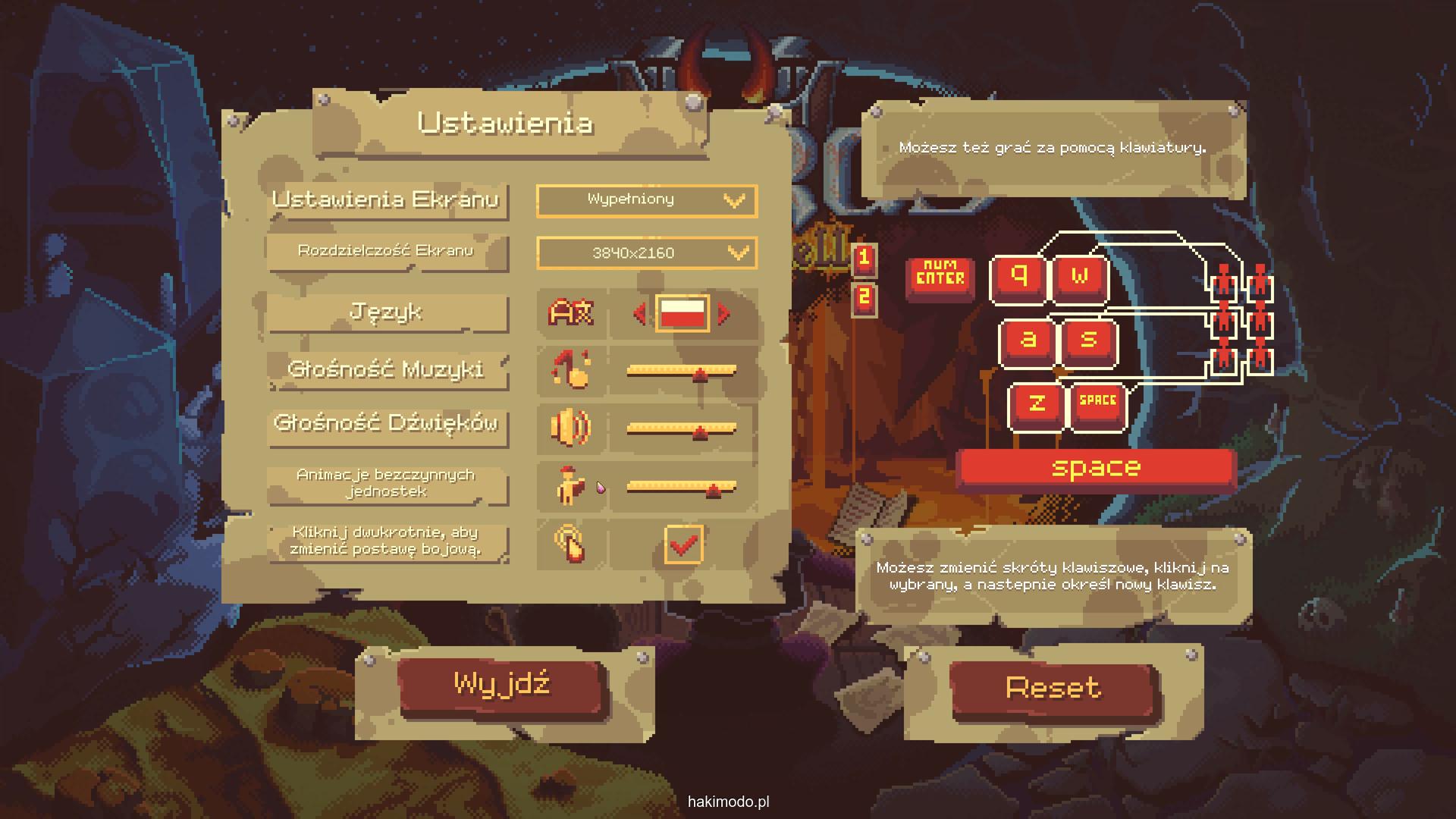
Task: Rebind the Q key shortcut
Action: point(1019,278)
